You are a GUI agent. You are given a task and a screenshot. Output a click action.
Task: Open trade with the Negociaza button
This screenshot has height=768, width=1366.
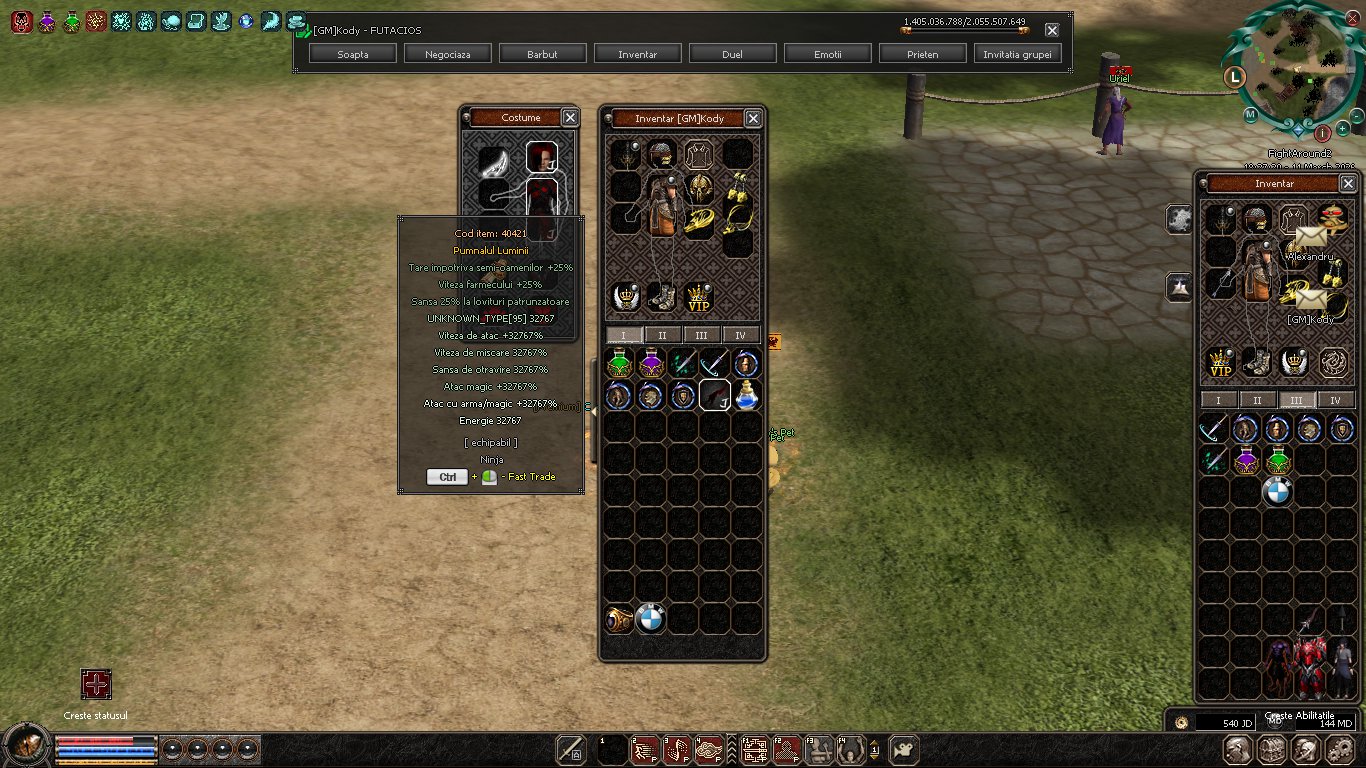click(x=447, y=54)
